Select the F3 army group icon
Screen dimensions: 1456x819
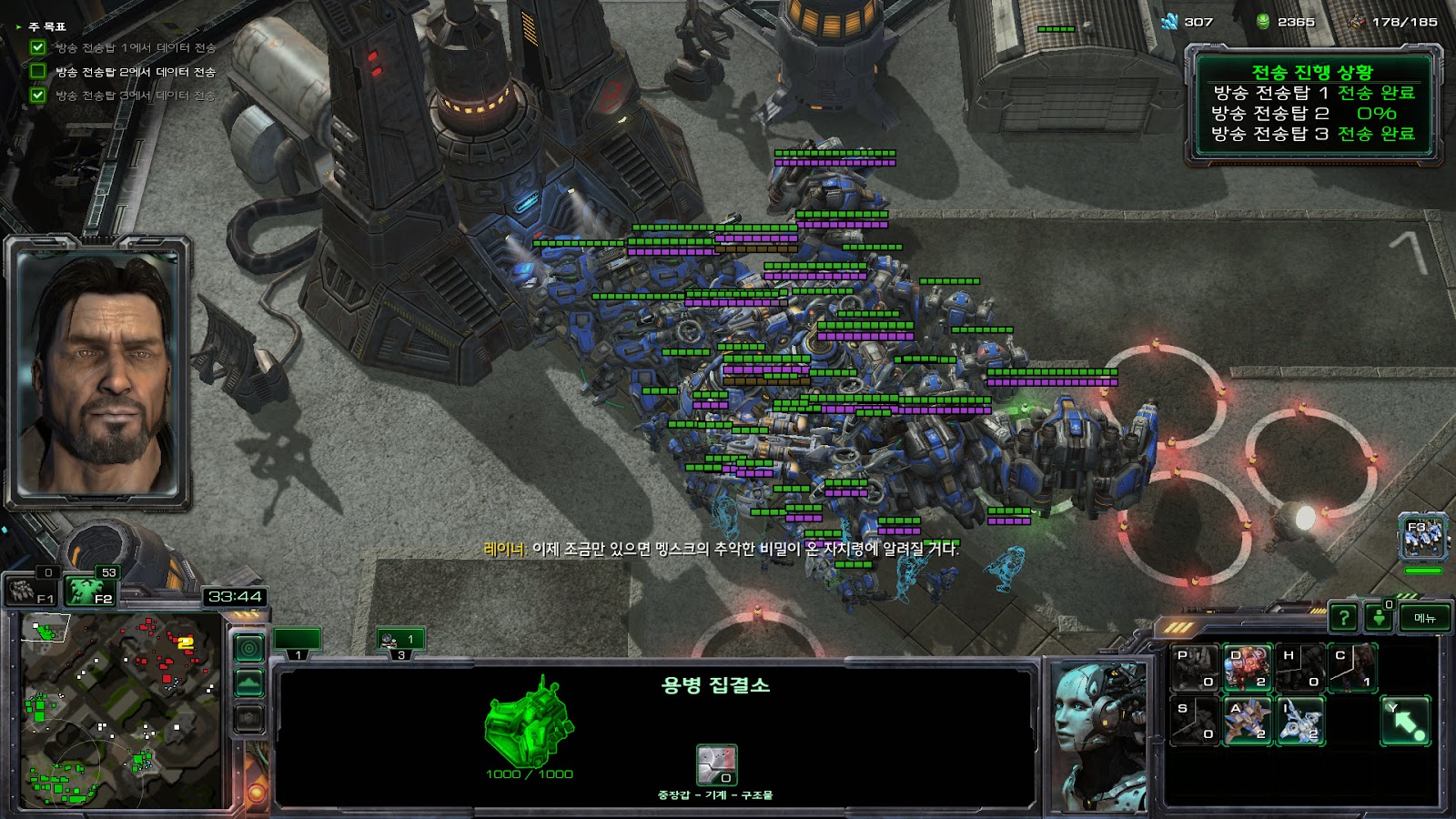1422,537
